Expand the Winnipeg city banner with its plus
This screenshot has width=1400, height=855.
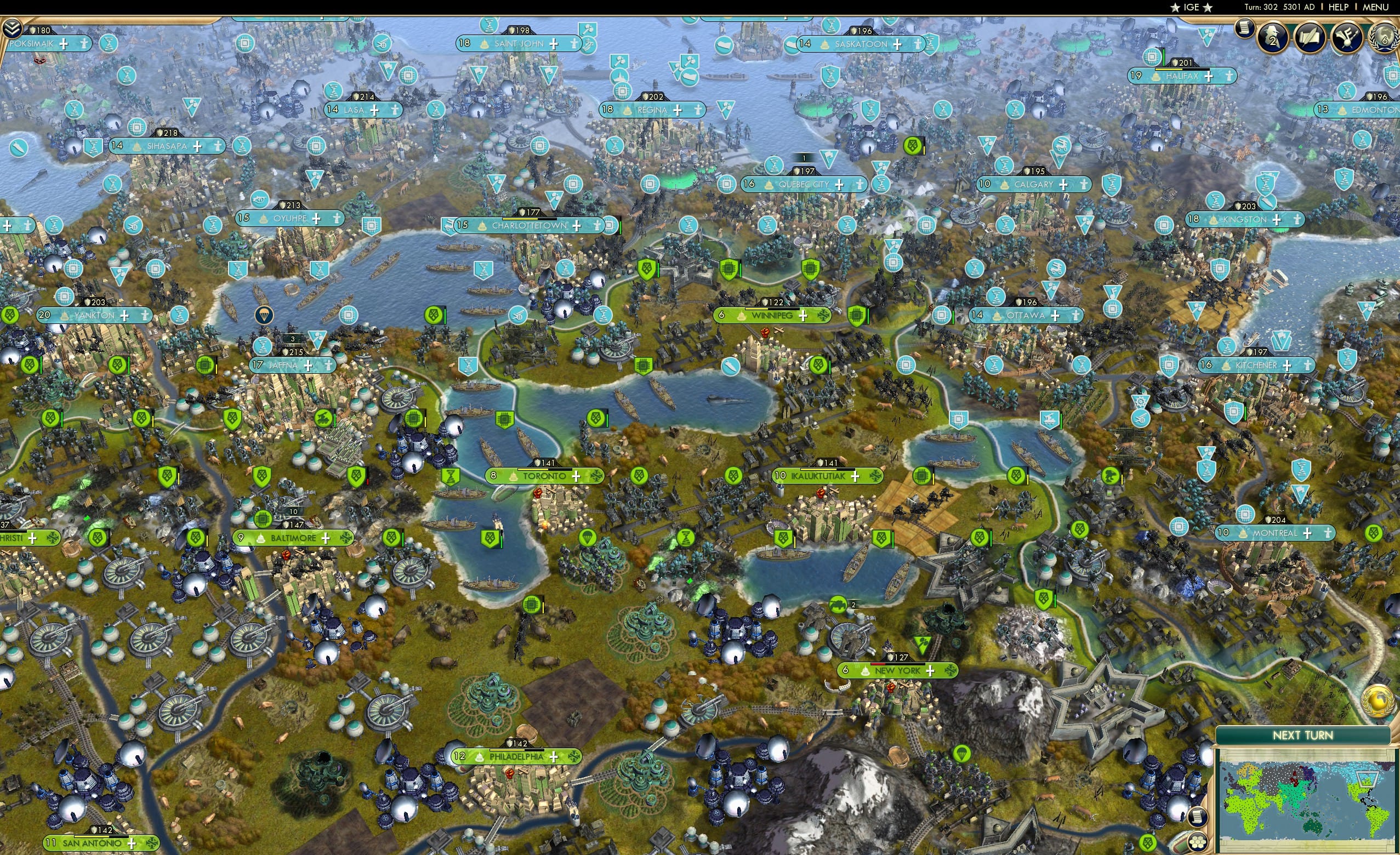click(x=804, y=316)
